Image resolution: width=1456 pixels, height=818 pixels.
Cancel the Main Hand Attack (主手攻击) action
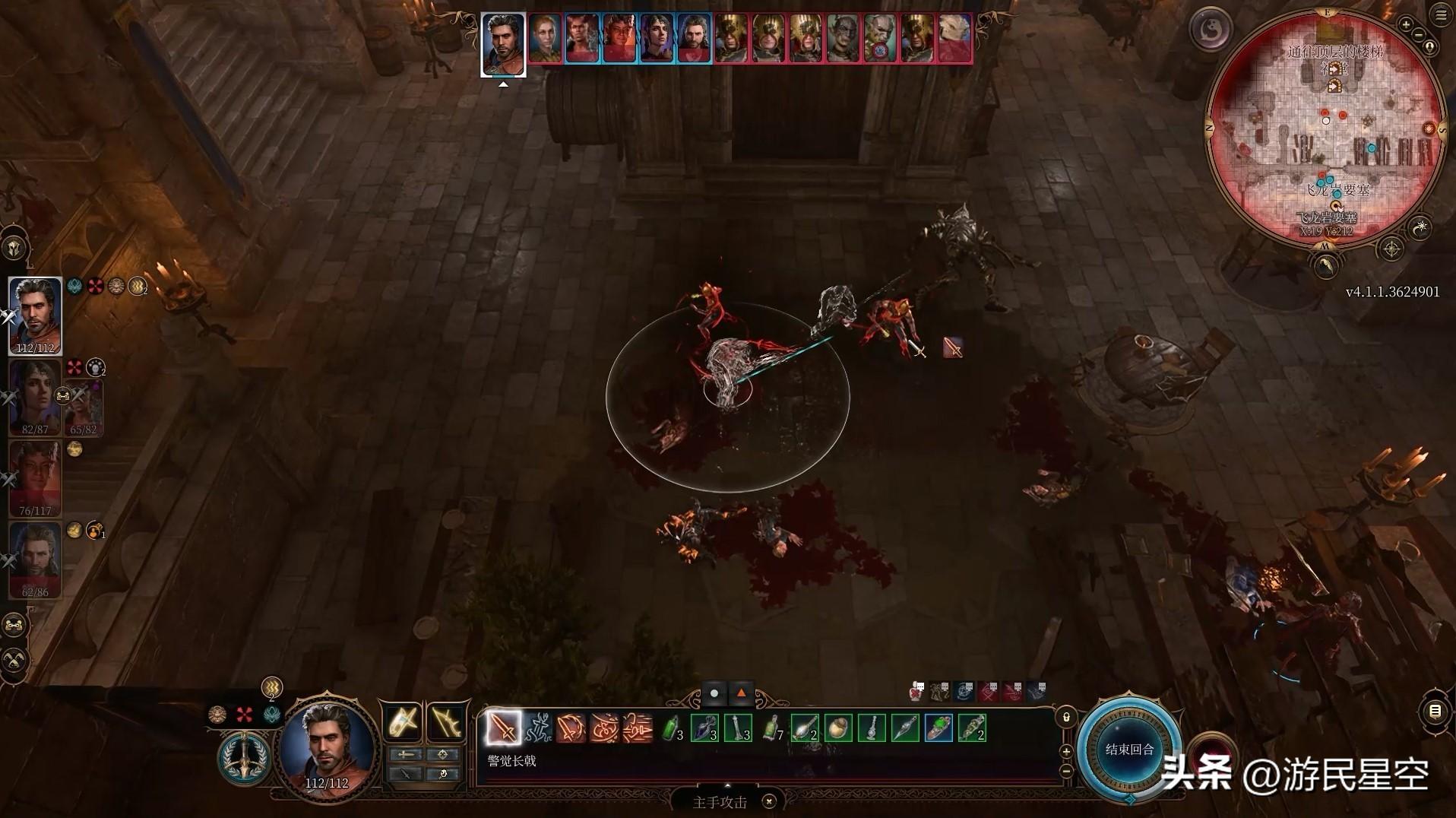click(769, 801)
